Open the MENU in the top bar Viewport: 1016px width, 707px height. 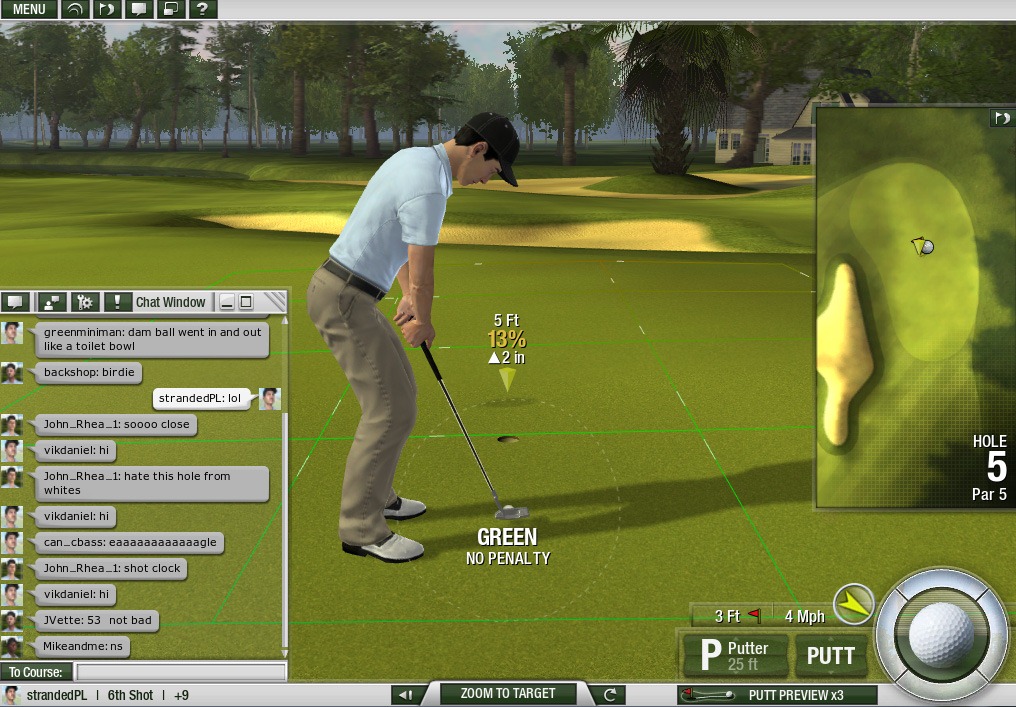click(29, 9)
